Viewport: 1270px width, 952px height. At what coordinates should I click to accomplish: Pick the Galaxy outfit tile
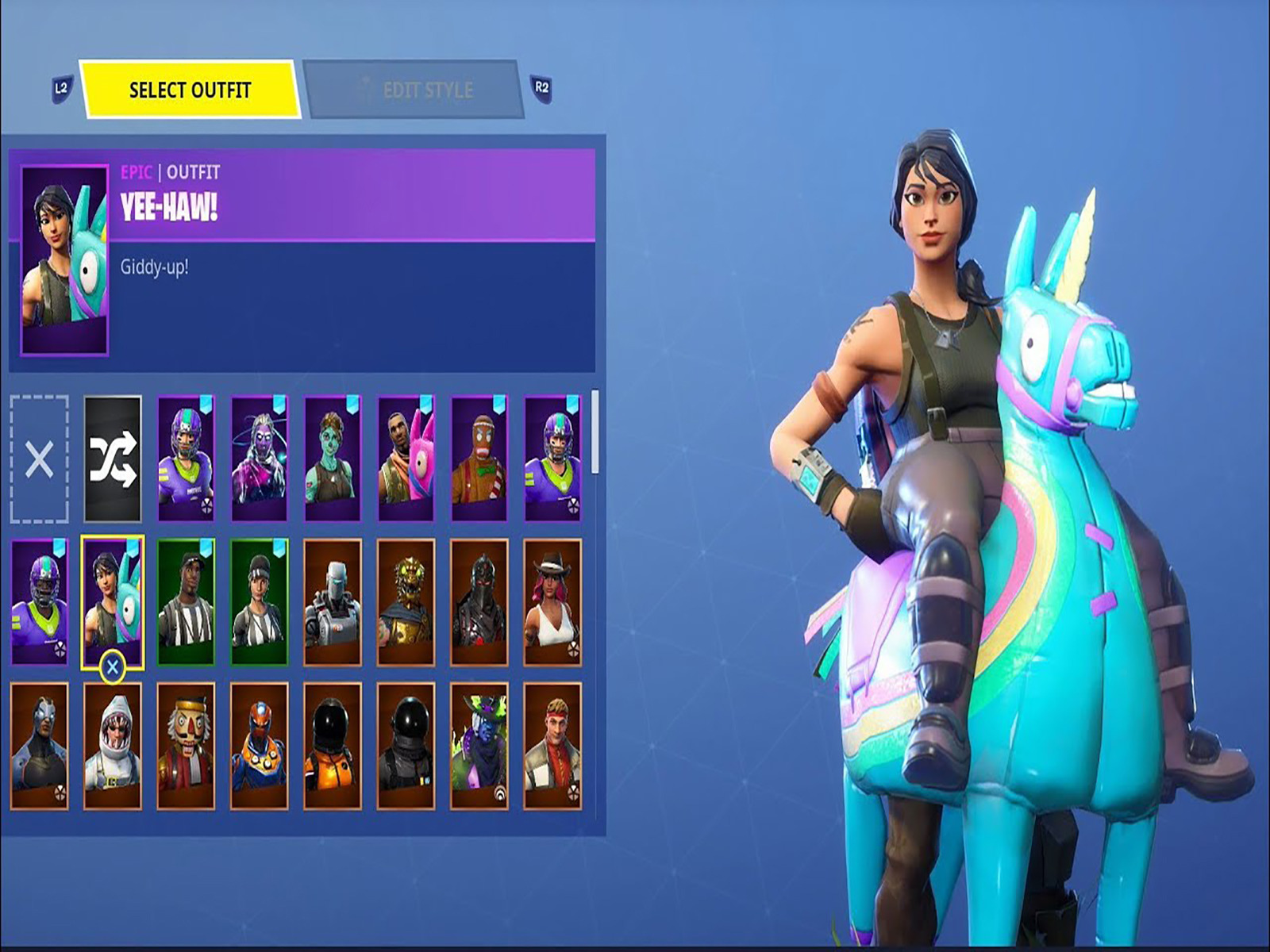pyautogui.click(x=259, y=459)
